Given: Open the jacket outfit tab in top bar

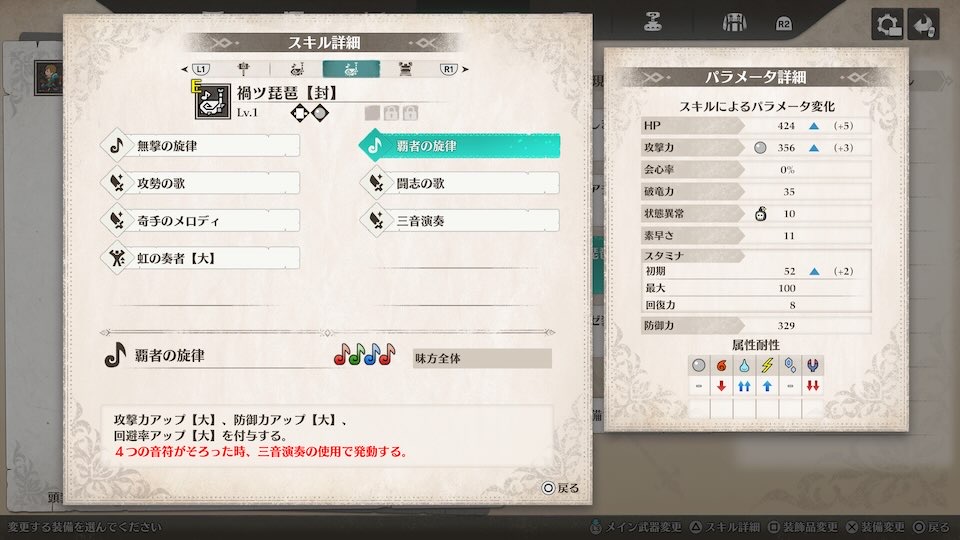Looking at the screenshot, I should point(729,21).
